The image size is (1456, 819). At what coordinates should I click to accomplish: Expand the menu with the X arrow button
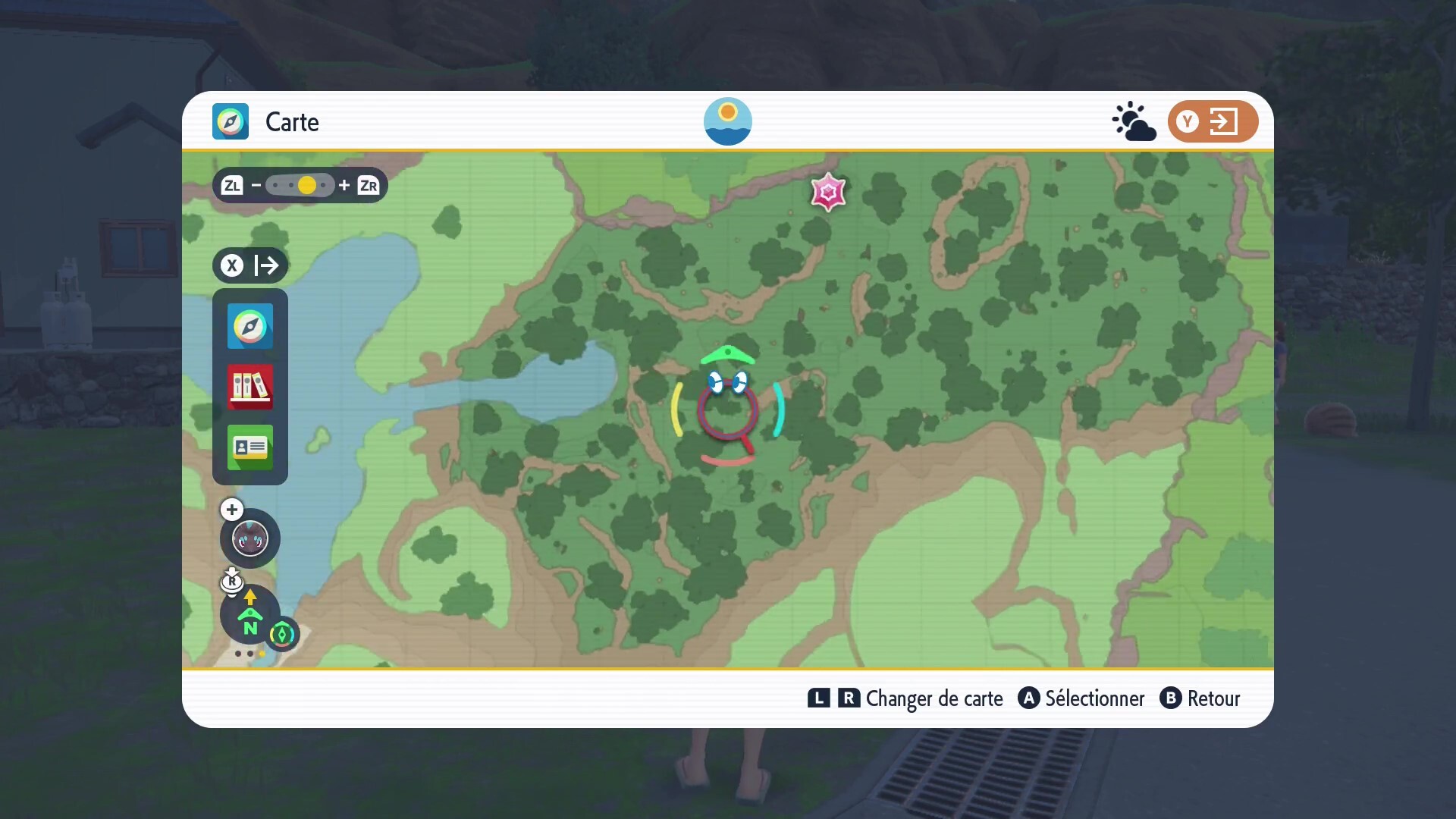tap(249, 265)
